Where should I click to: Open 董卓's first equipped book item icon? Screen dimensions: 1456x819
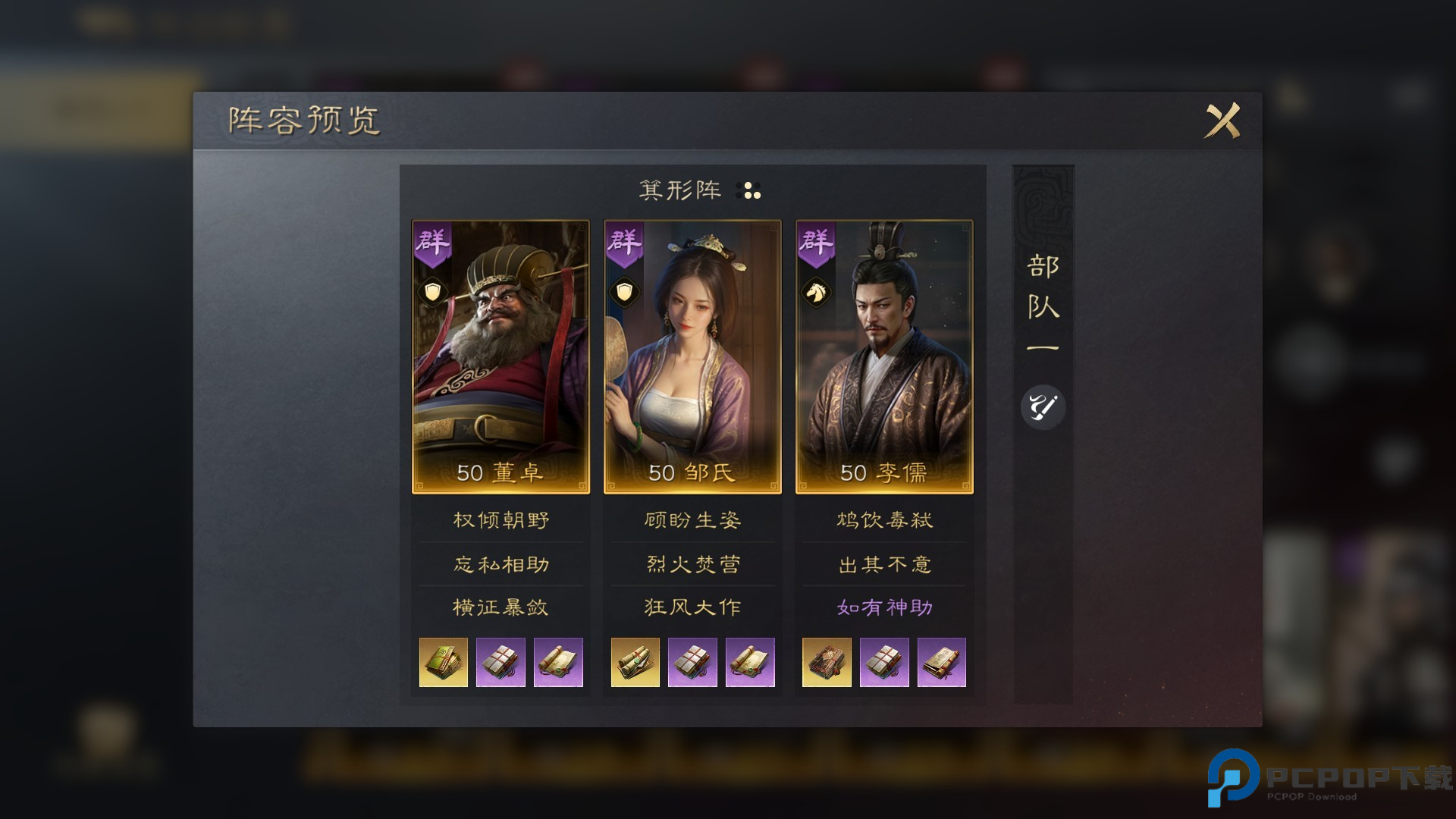tap(443, 662)
